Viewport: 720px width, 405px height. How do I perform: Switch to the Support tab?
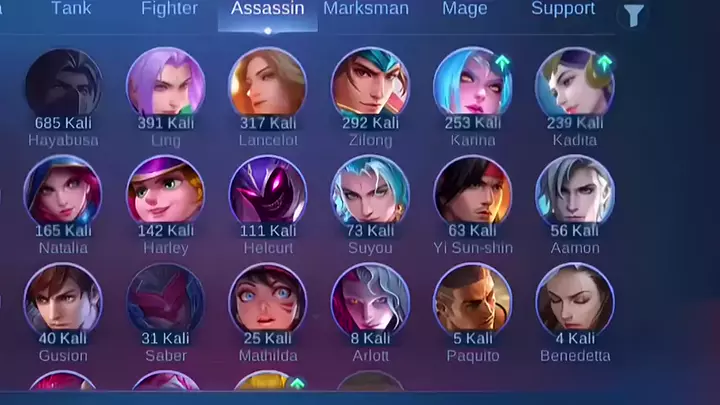[563, 9]
